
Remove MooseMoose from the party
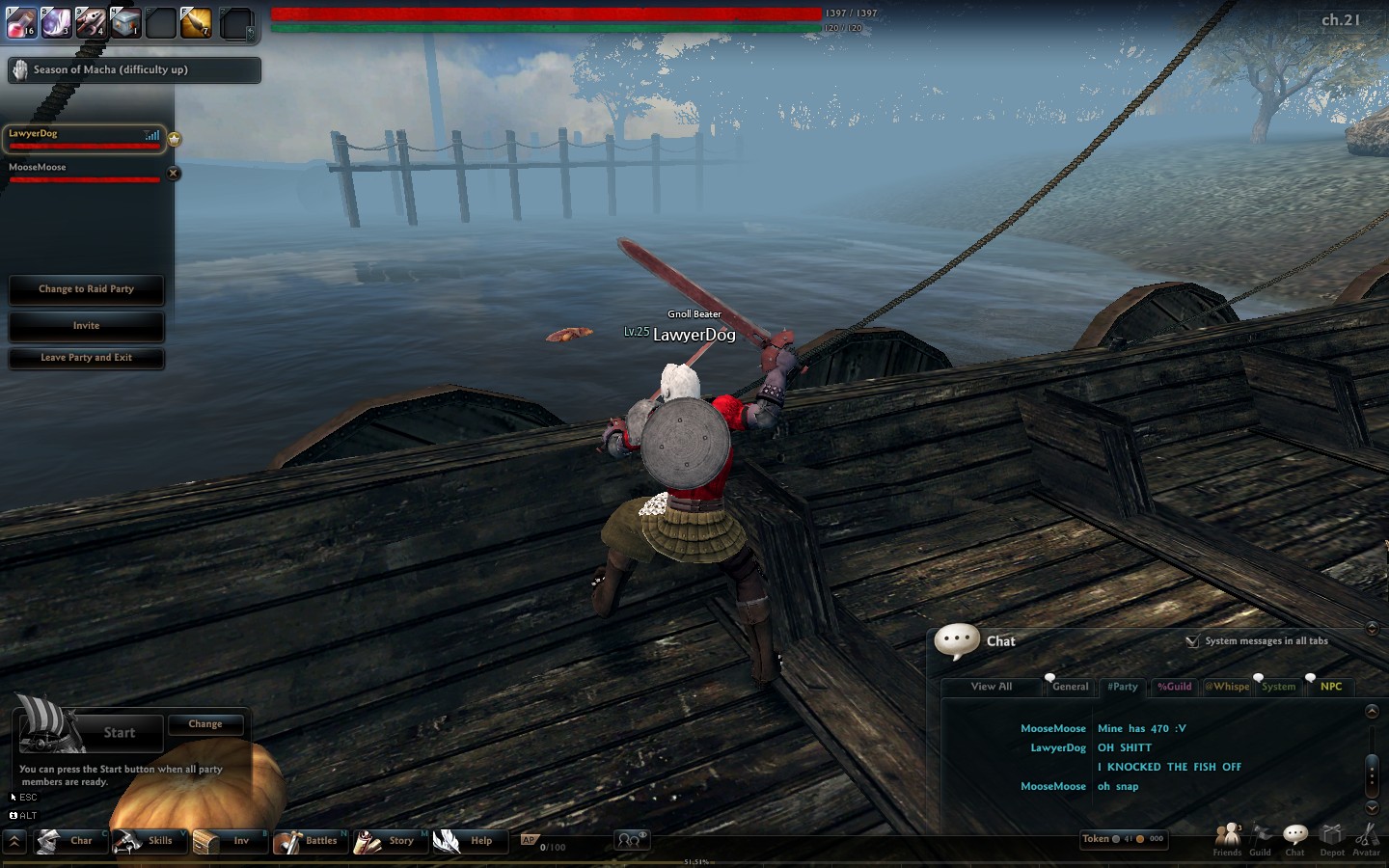pyautogui.click(x=174, y=174)
